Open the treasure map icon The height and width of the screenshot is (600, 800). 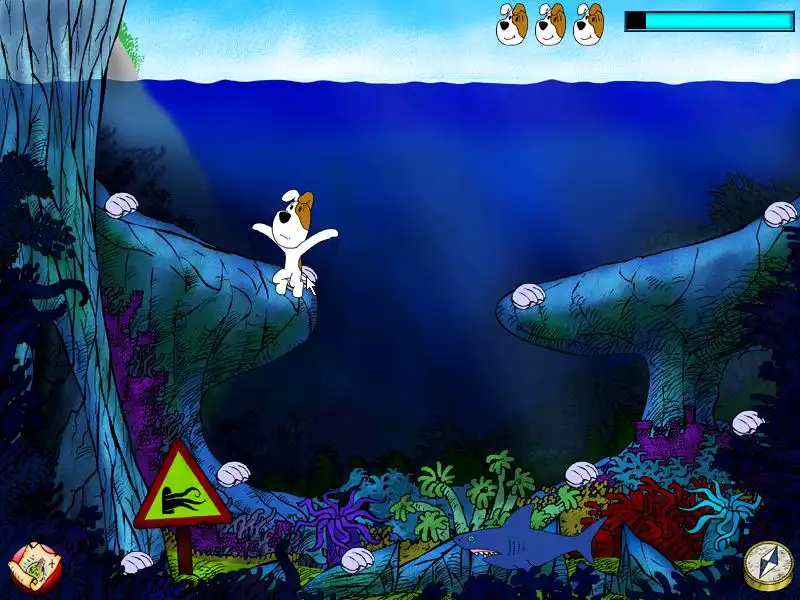(31, 565)
